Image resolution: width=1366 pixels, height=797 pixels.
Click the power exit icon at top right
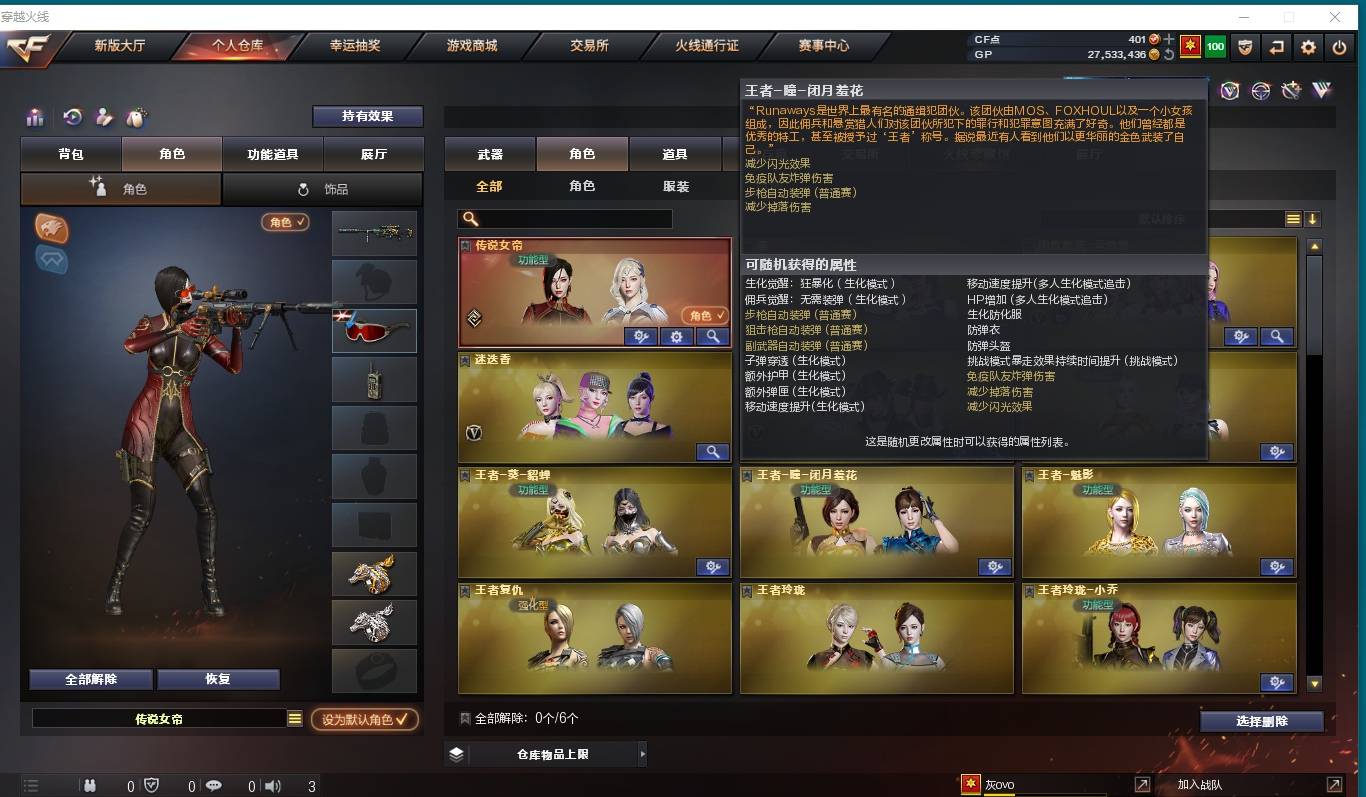[x=1339, y=47]
